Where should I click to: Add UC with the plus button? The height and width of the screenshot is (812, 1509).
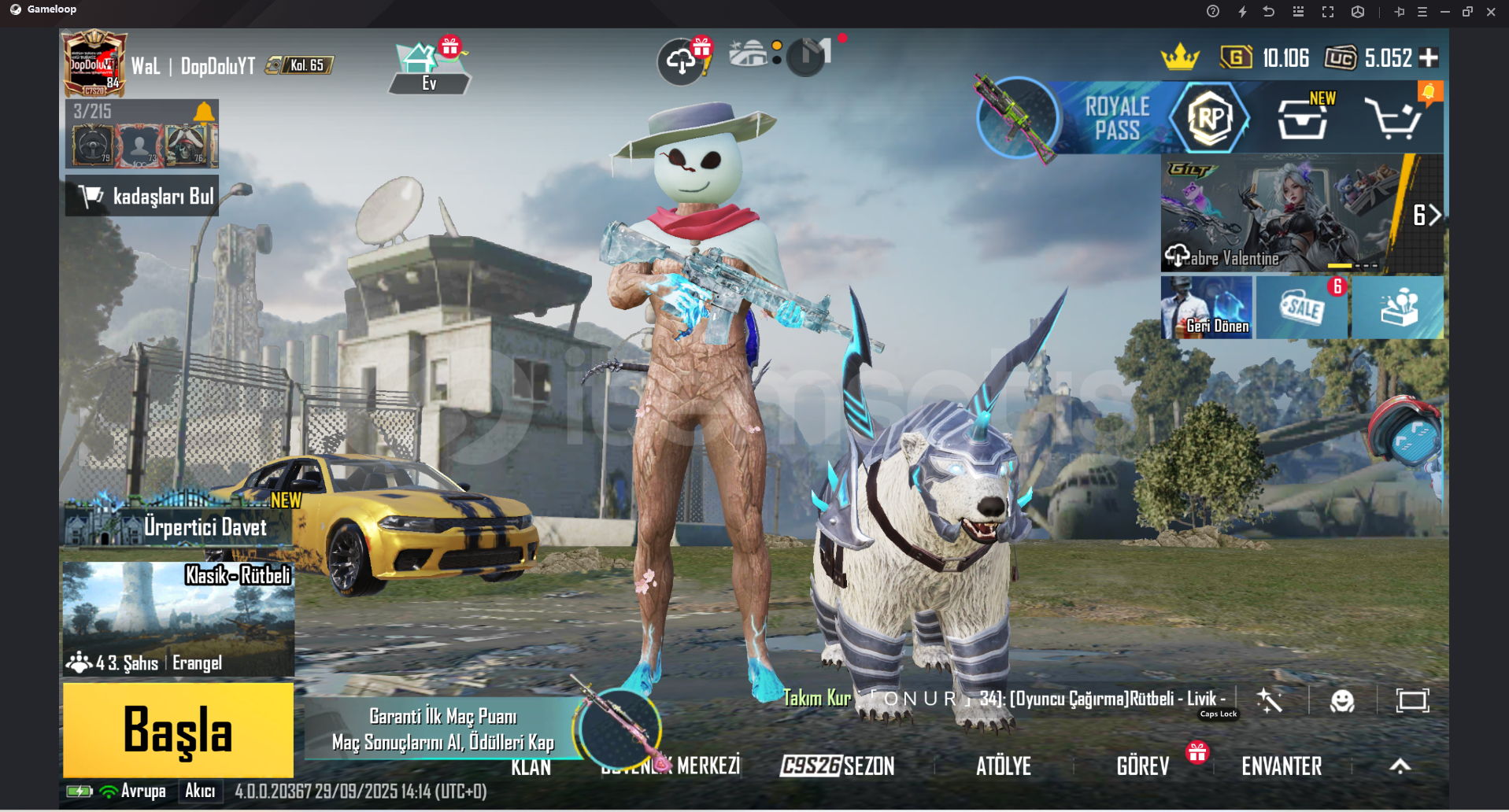tap(1429, 57)
